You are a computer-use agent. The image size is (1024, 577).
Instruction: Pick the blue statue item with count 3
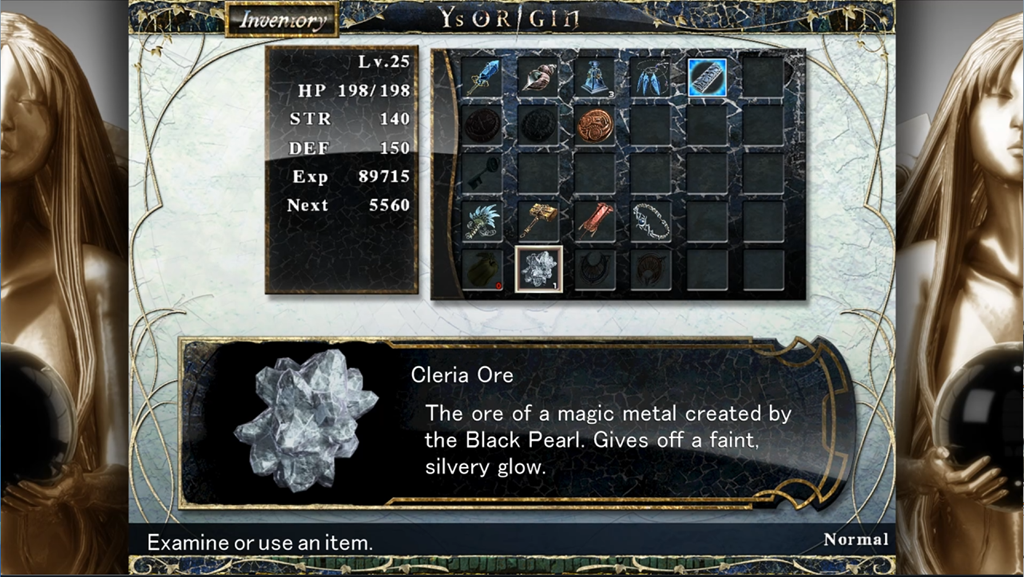[x=594, y=77]
